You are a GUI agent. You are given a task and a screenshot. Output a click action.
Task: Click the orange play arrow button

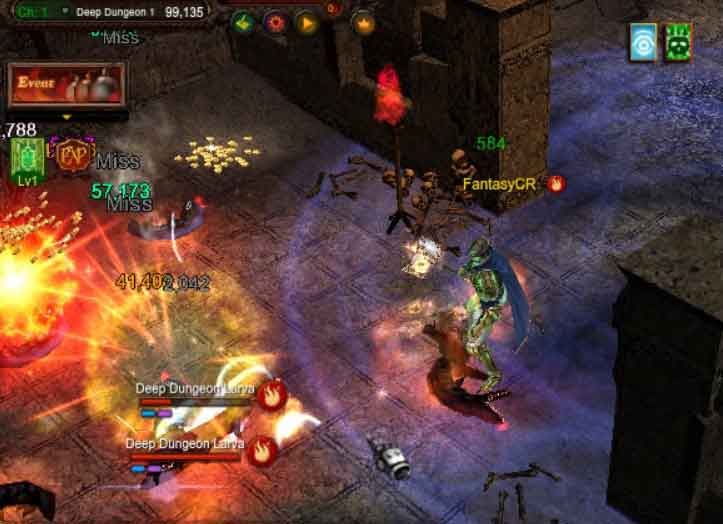point(306,22)
